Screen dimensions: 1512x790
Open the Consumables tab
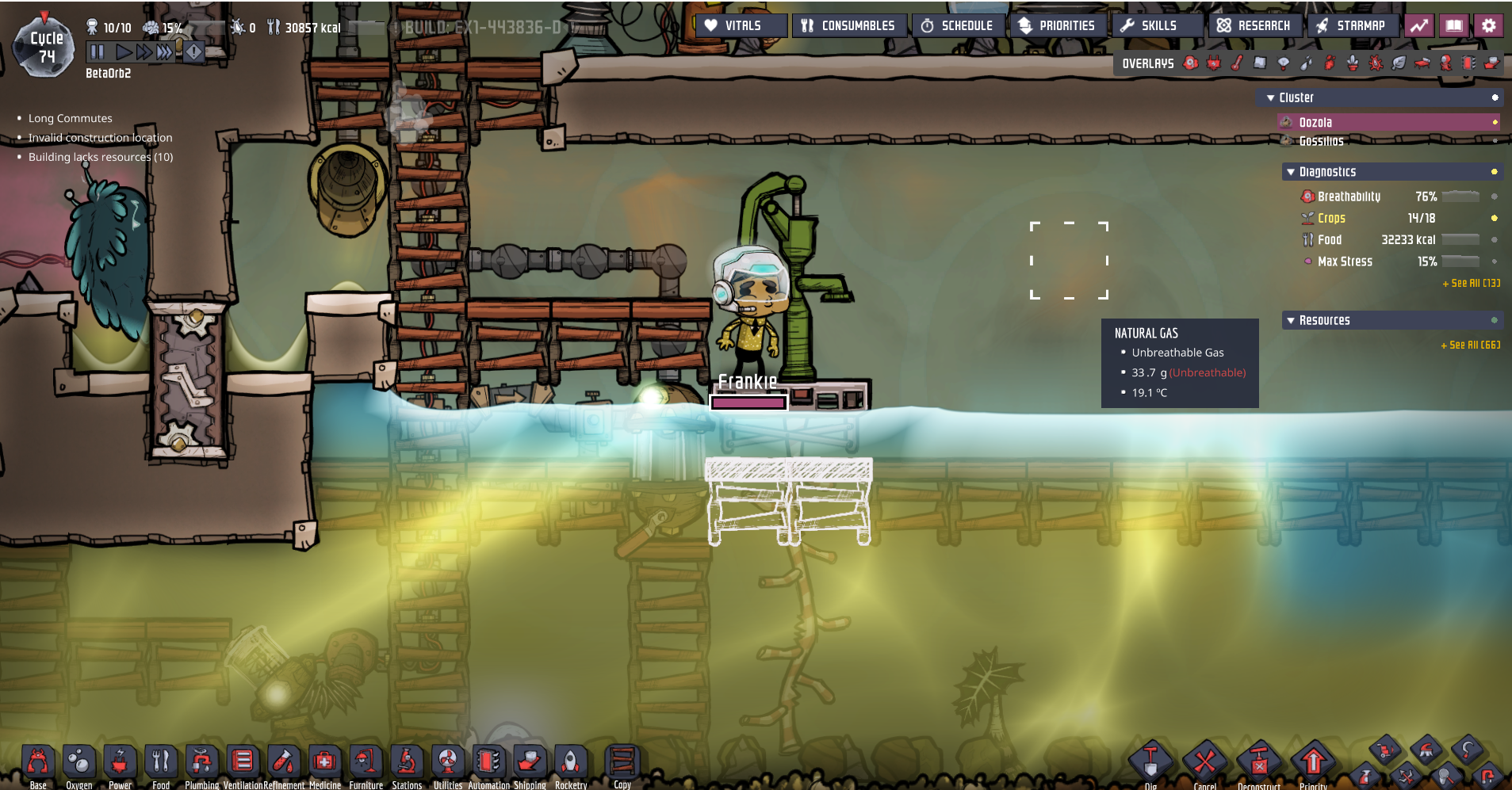pos(849,25)
